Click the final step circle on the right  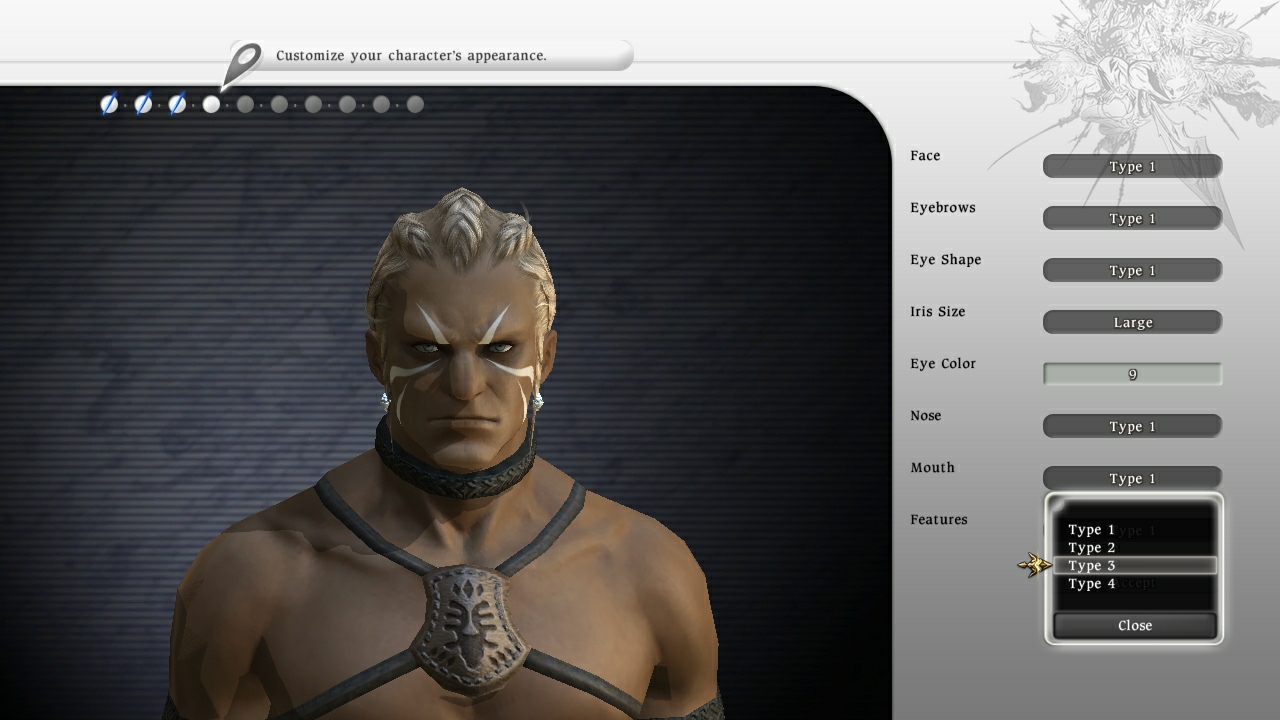415,104
